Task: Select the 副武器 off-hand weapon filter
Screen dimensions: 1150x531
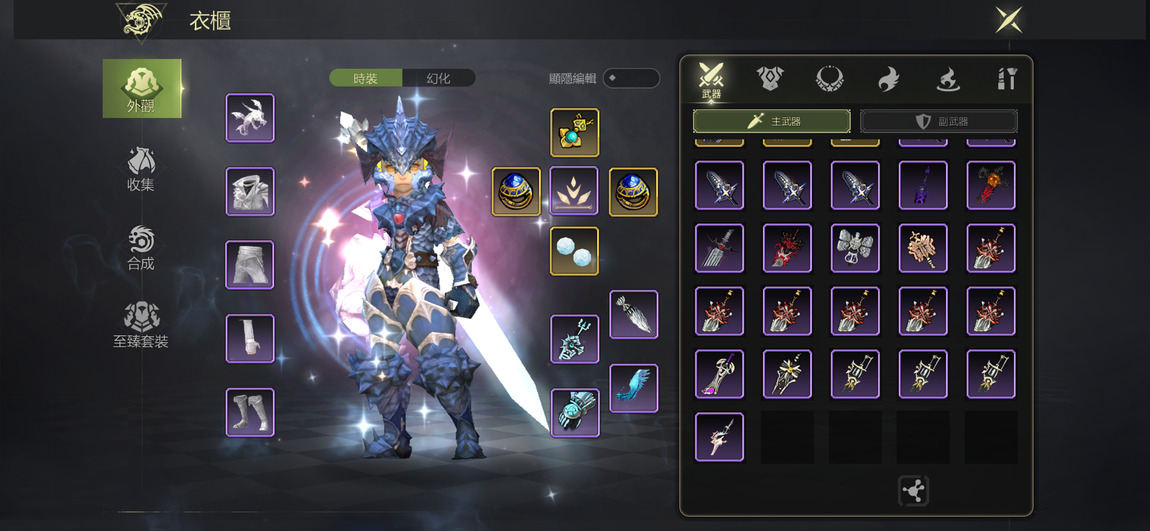Action: tap(939, 121)
